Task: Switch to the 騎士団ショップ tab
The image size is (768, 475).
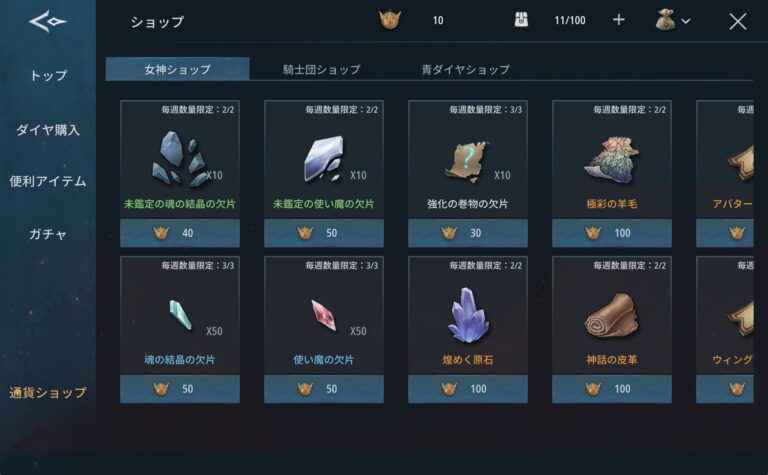Action: tap(320, 69)
